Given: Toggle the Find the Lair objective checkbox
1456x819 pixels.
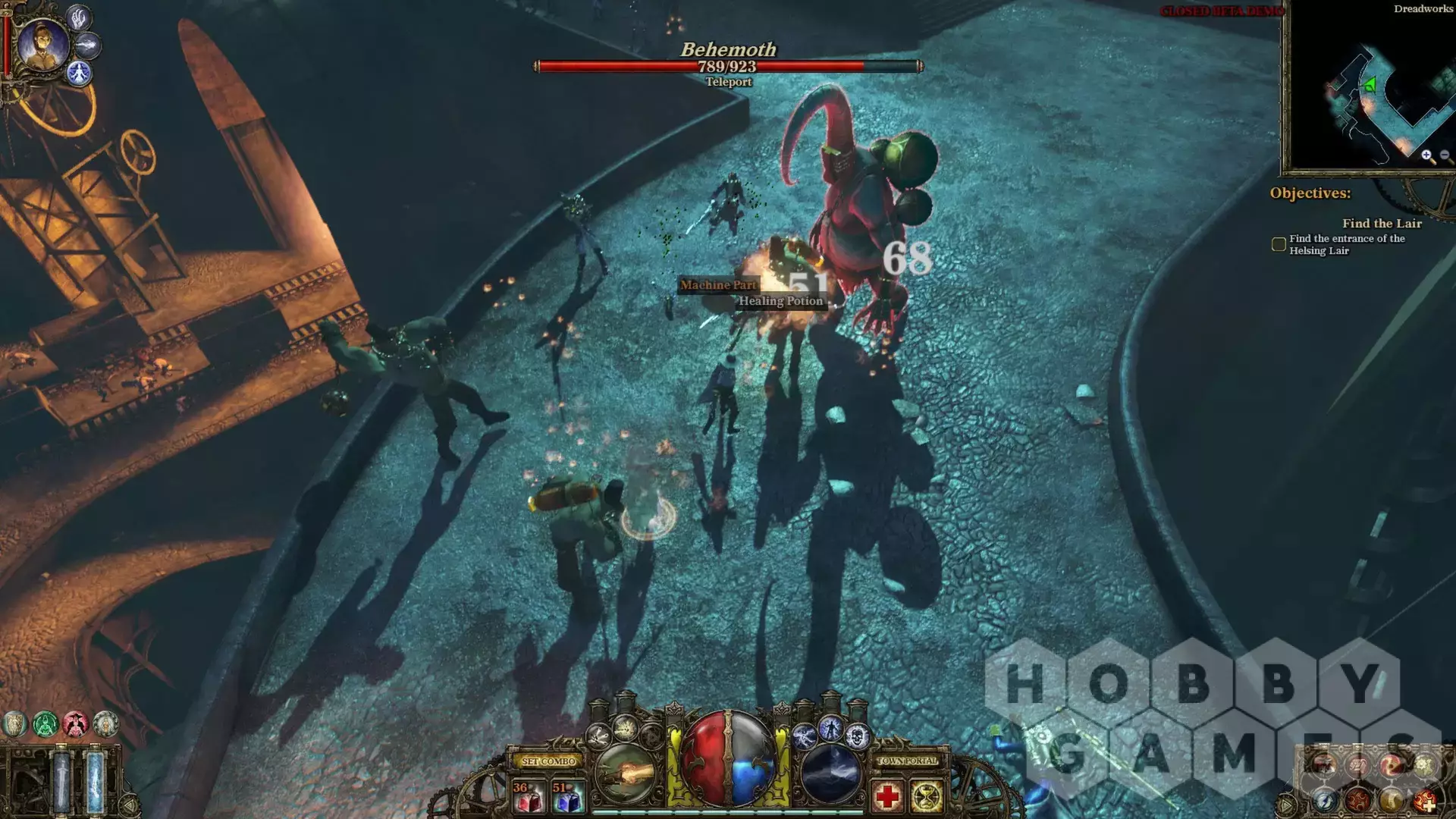Looking at the screenshot, I should 1279,244.
